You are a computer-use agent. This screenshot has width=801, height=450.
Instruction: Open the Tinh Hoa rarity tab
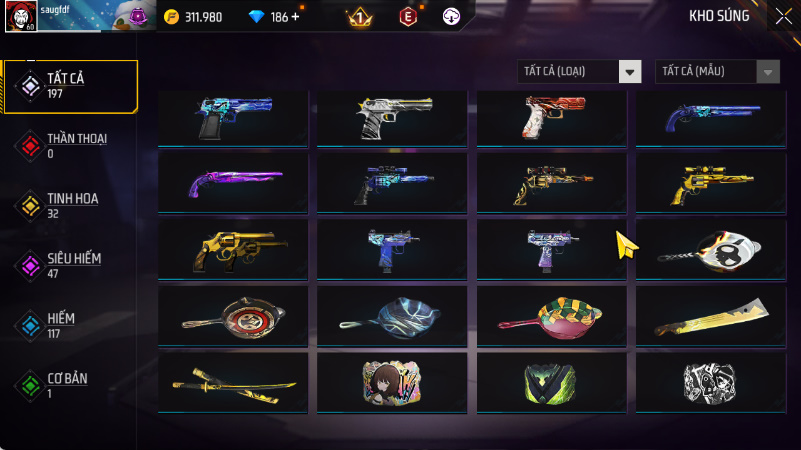(x=68, y=205)
